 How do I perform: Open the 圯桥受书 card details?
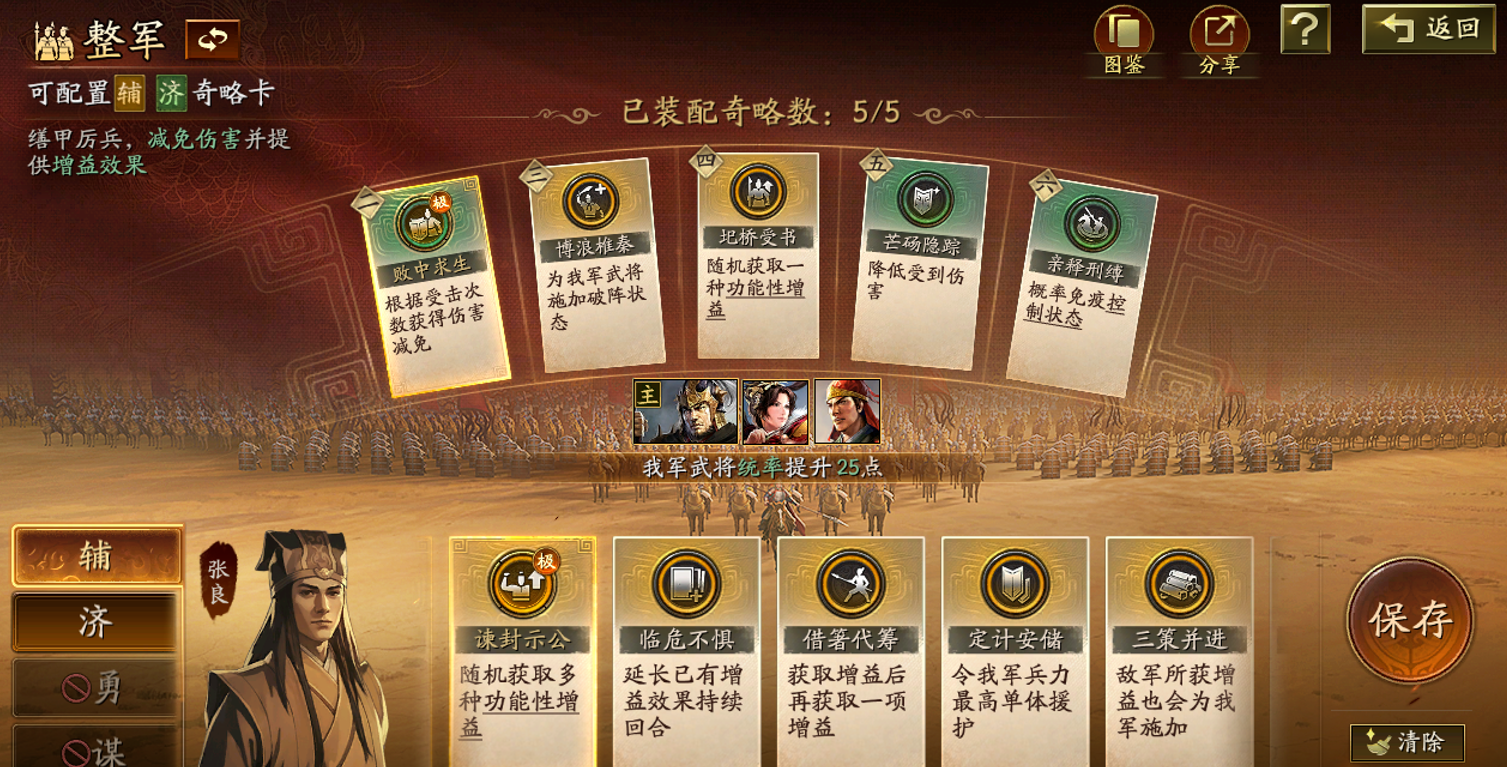(x=757, y=190)
